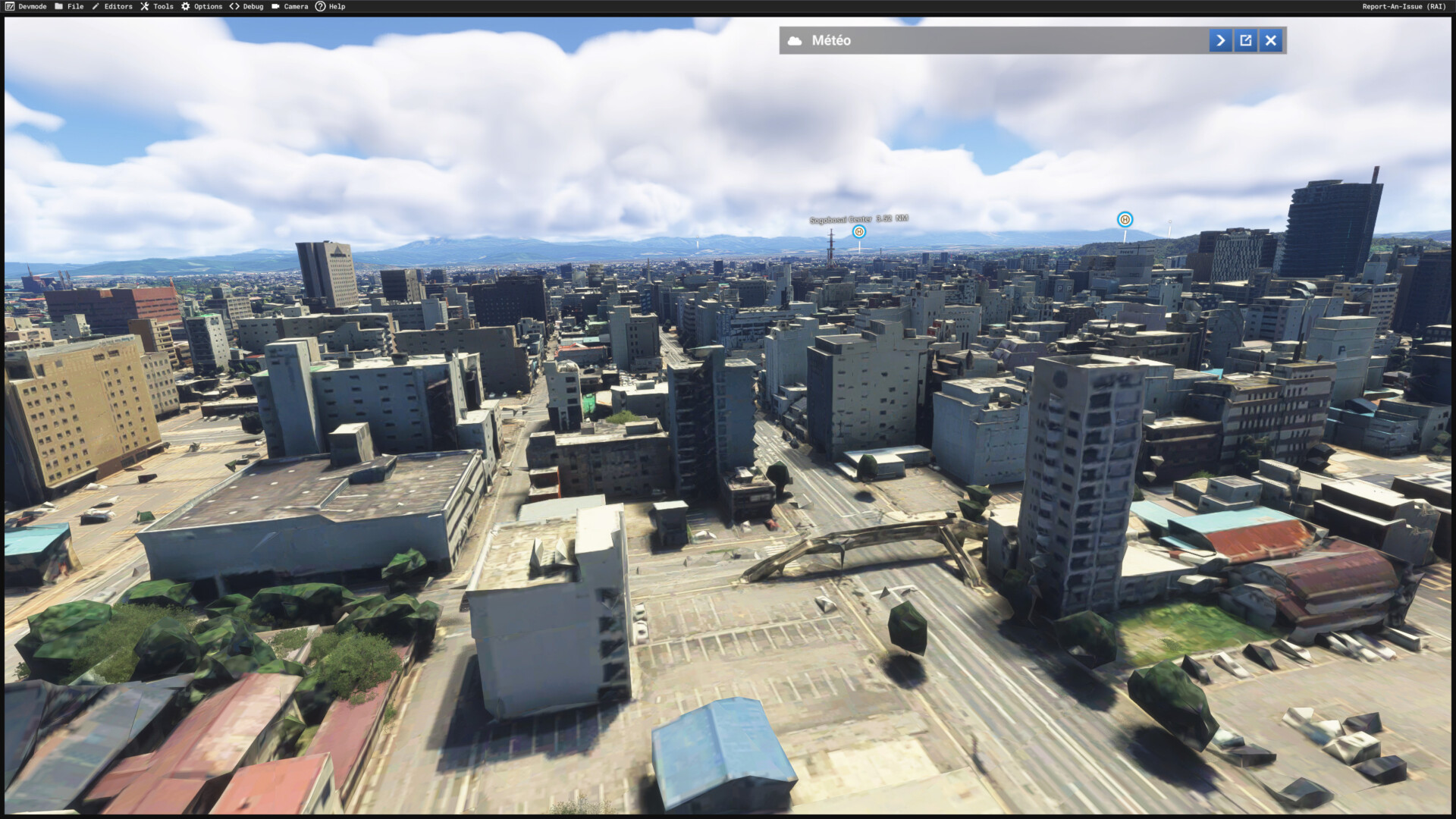
Task: Open the Editors menu
Action: (x=112, y=6)
